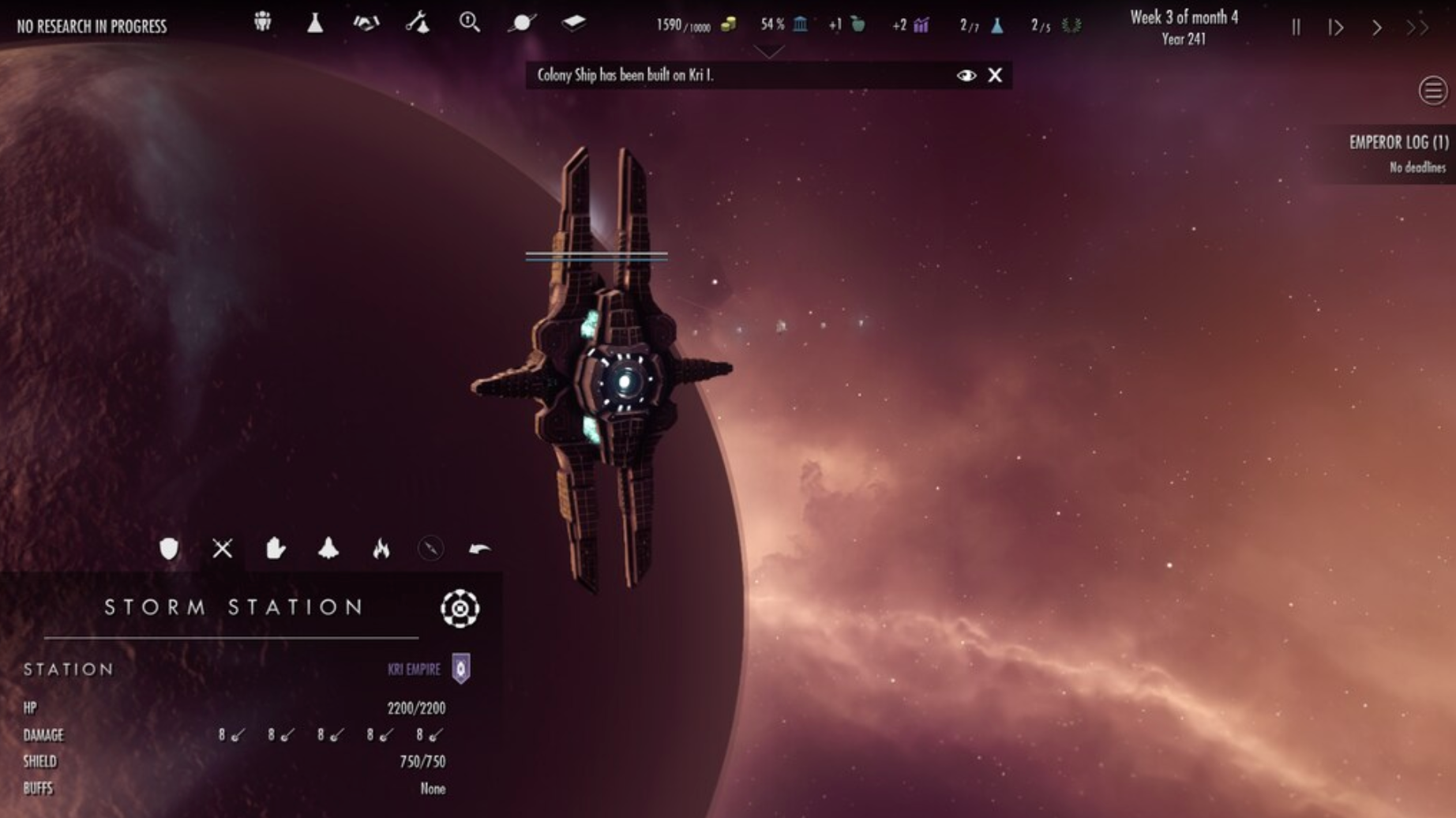Select the shield defense action for Storm Station
The image size is (1456, 818).
170,549
